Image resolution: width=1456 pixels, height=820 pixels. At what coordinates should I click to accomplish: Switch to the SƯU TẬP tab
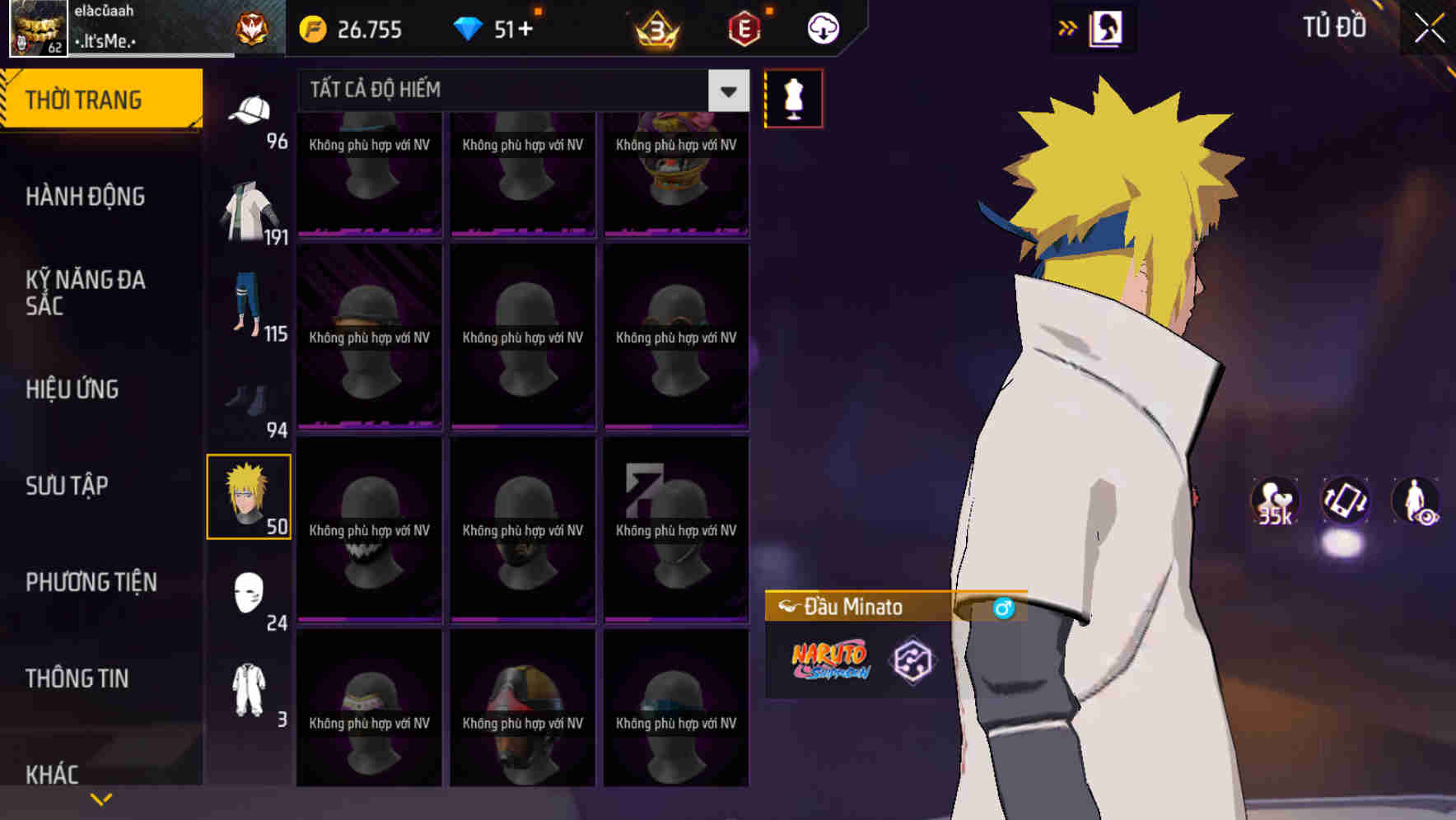click(x=66, y=486)
